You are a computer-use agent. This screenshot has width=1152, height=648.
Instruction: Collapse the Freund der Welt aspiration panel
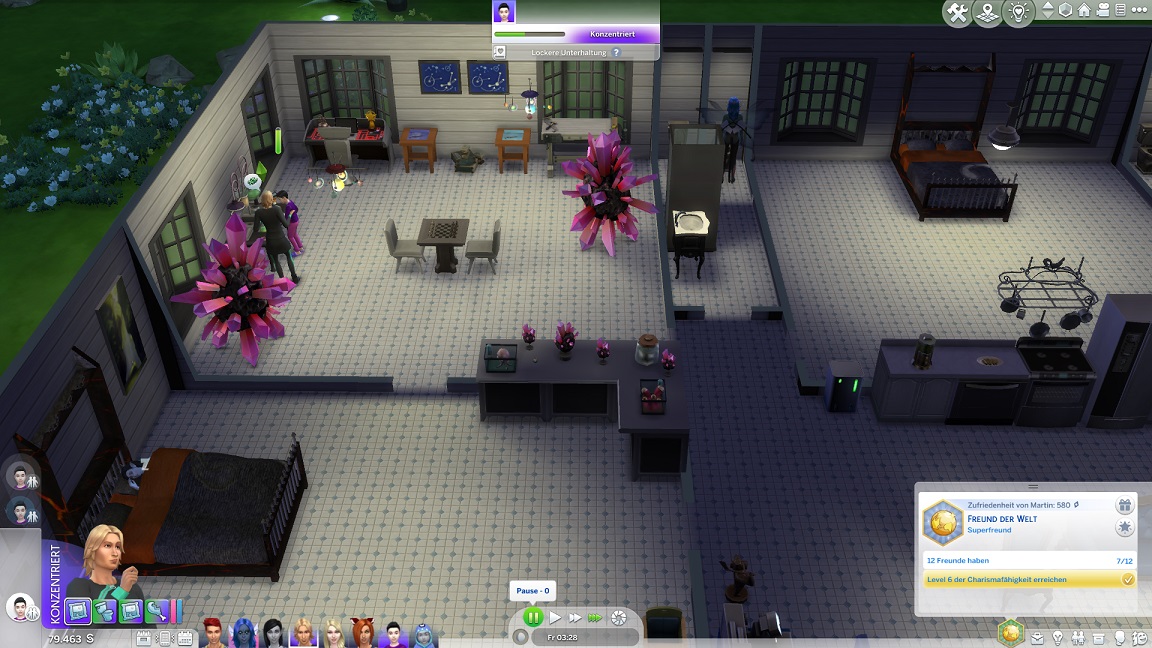tap(1032, 487)
